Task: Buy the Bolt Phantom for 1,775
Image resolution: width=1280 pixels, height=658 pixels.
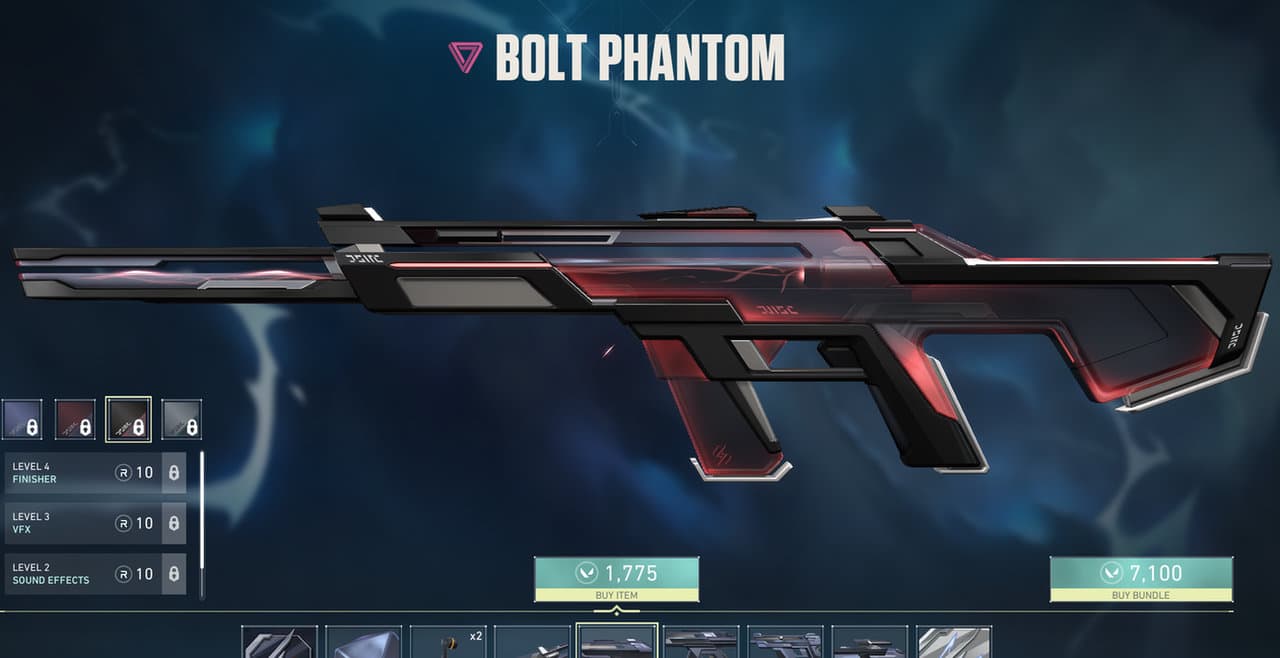Action: pyautogui.click(x=616, y=579)
